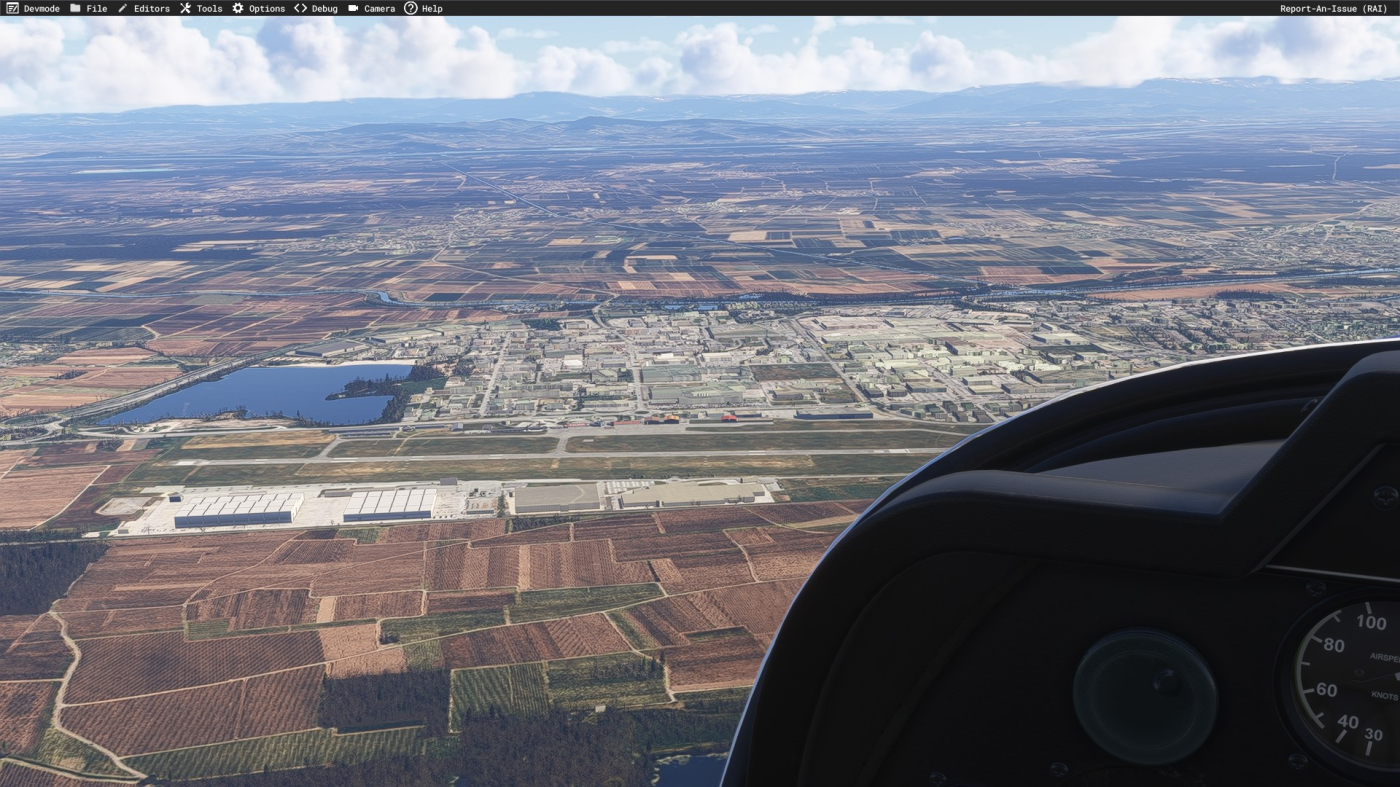1400x787 pixels.
Task: Show the Editors menu
Action: [144, 8]
